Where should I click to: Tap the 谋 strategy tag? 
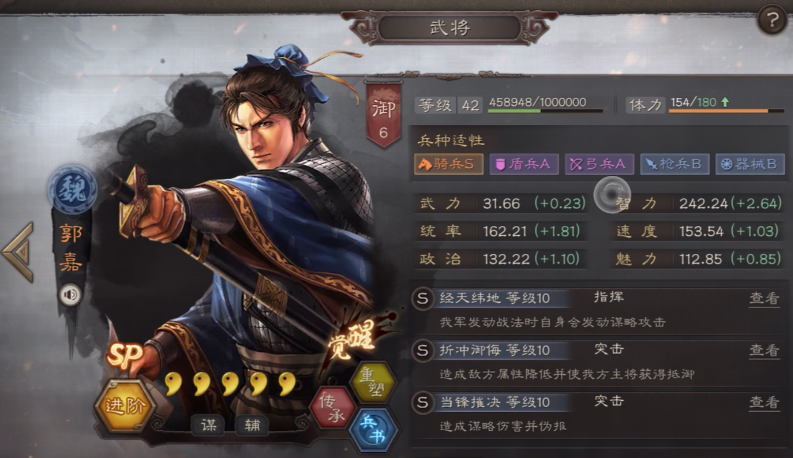(208, 424)
